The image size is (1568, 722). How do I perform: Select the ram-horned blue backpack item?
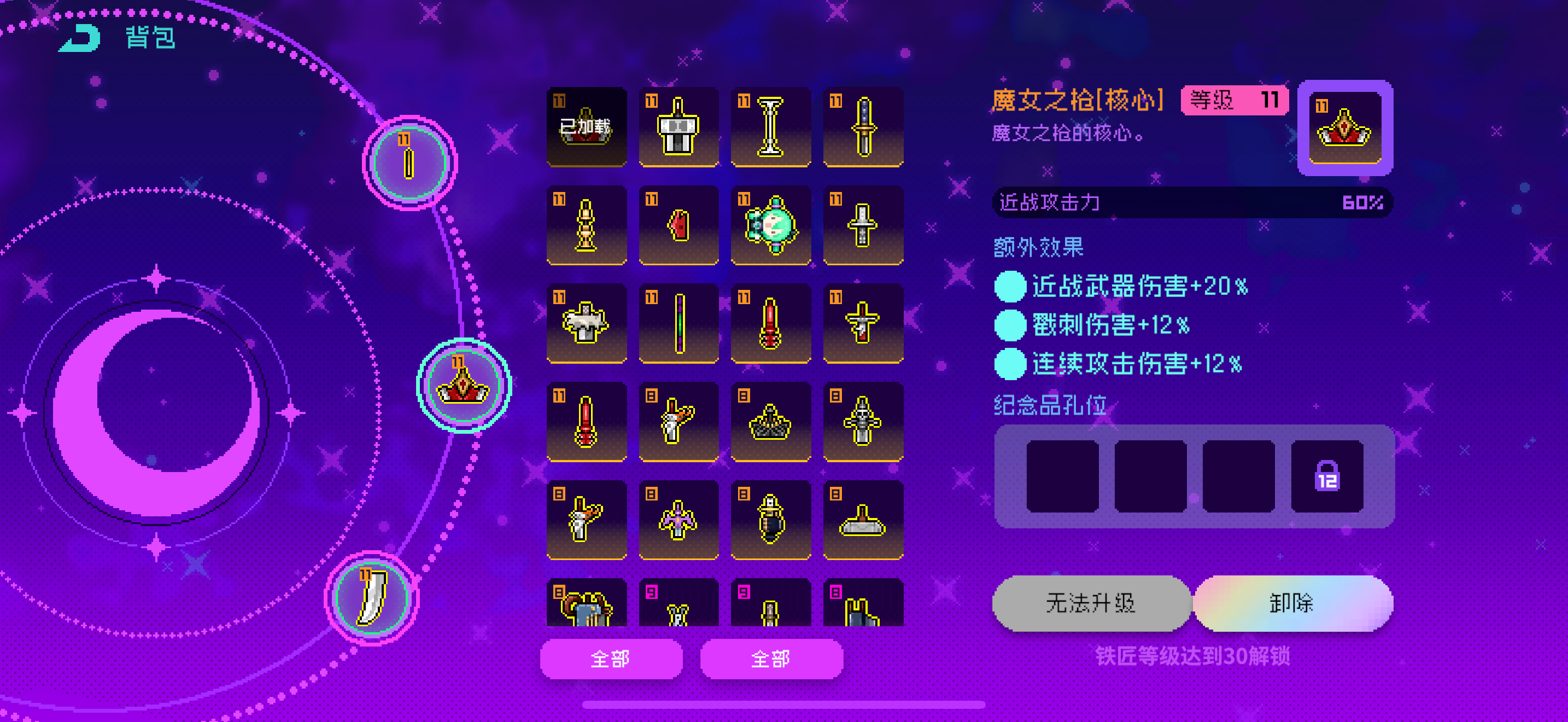click(587, 609)
